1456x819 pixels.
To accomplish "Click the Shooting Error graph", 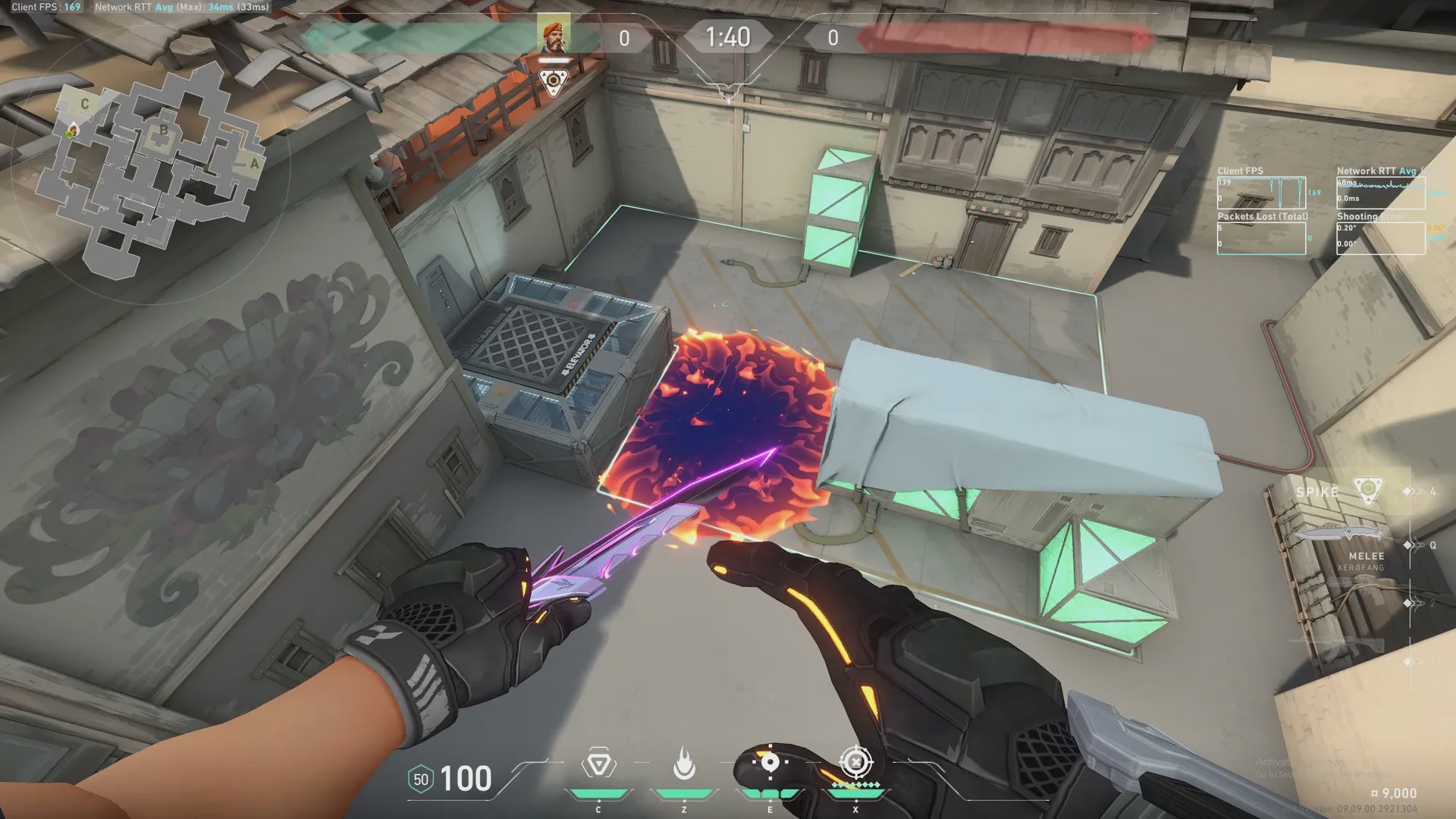I will coord(1380,238).
